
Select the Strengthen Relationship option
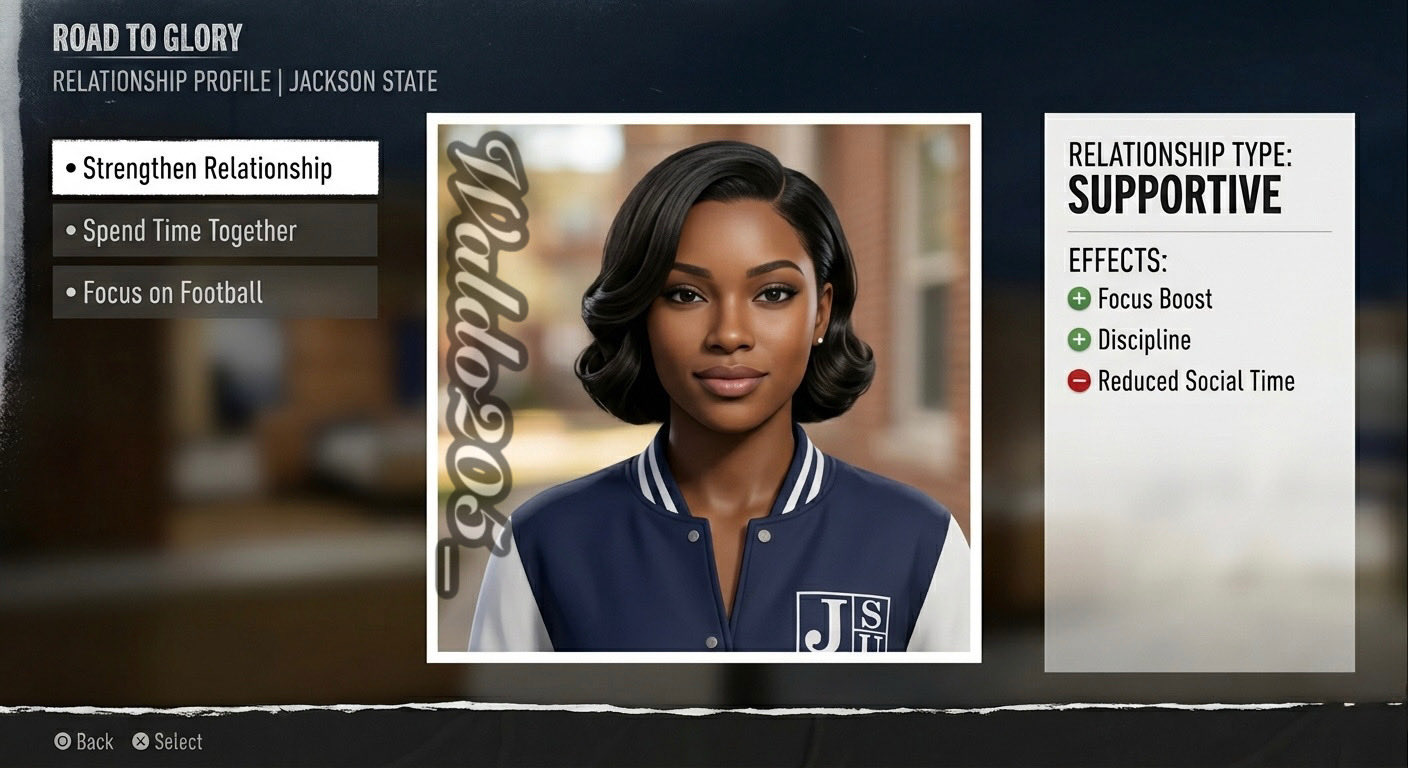click(x=215, y=168)
